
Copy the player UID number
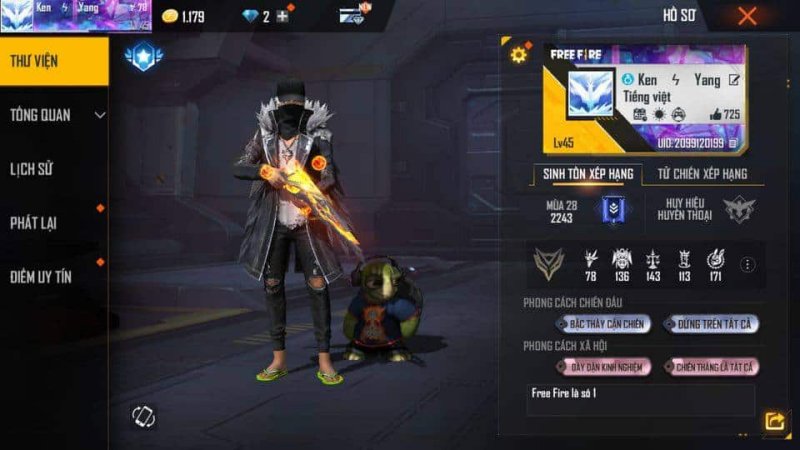tap(733, 143)
